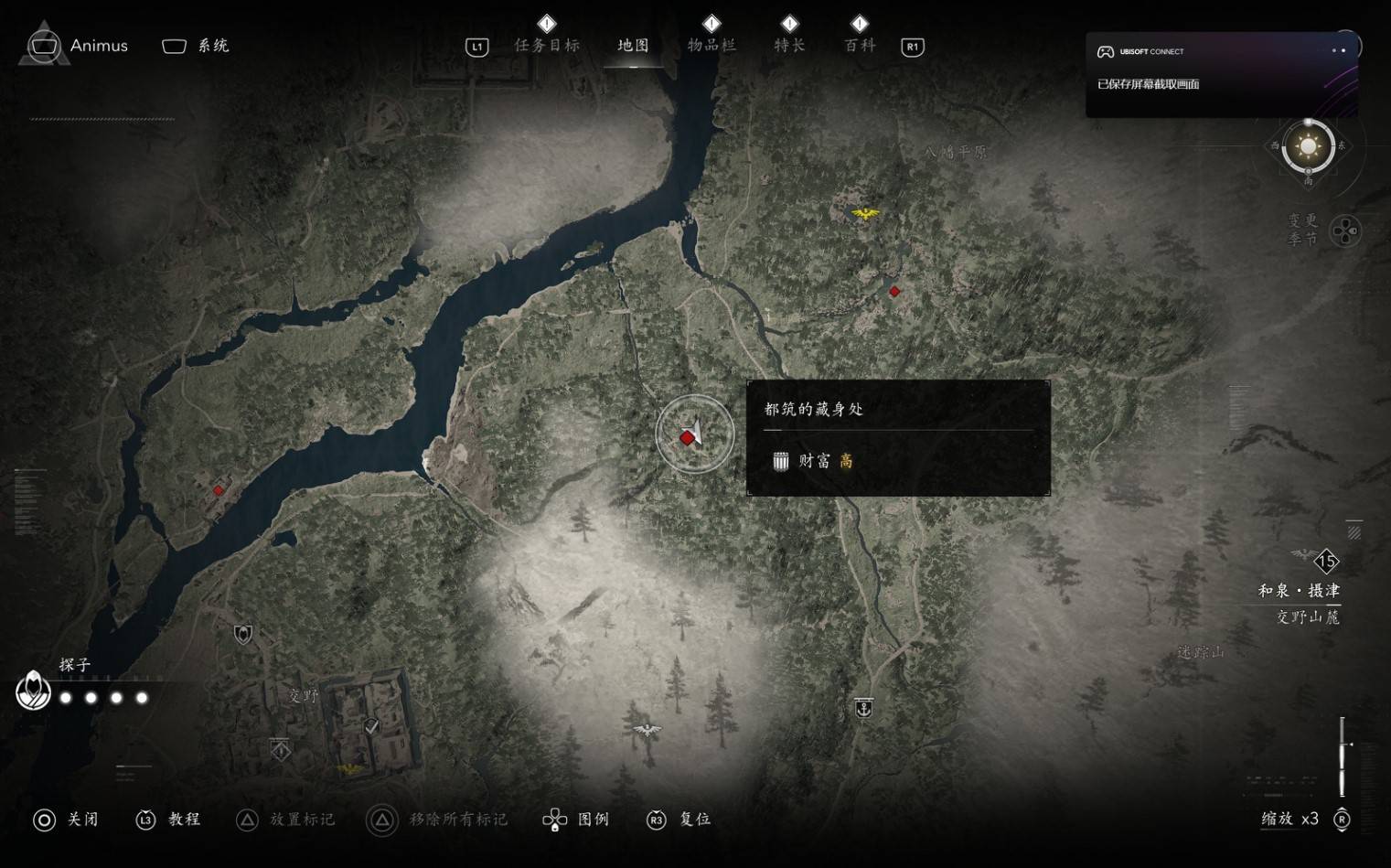Select the 地图 tab

633,46
